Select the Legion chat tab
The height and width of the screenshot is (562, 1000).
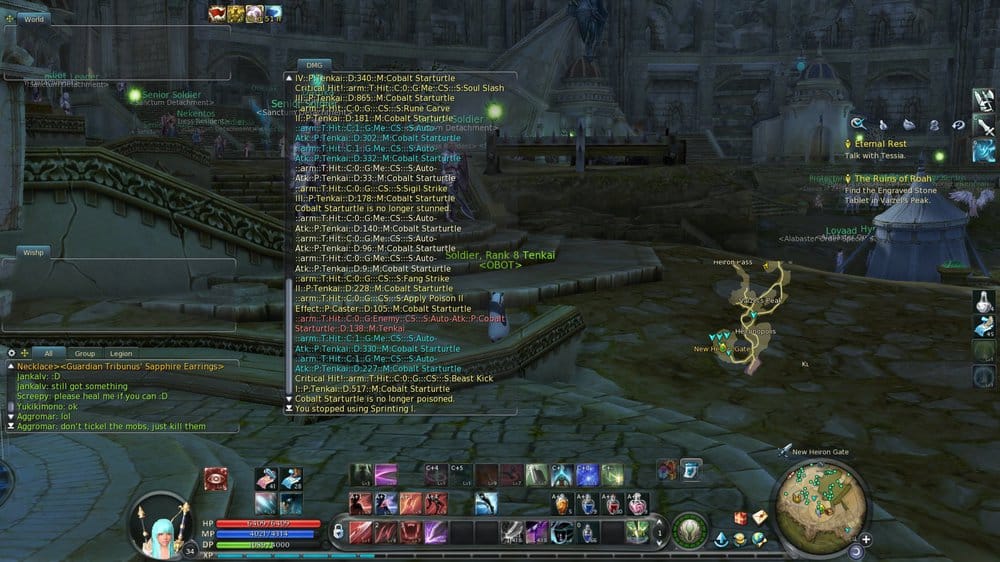pyautogui.click(x=121, y=353)
